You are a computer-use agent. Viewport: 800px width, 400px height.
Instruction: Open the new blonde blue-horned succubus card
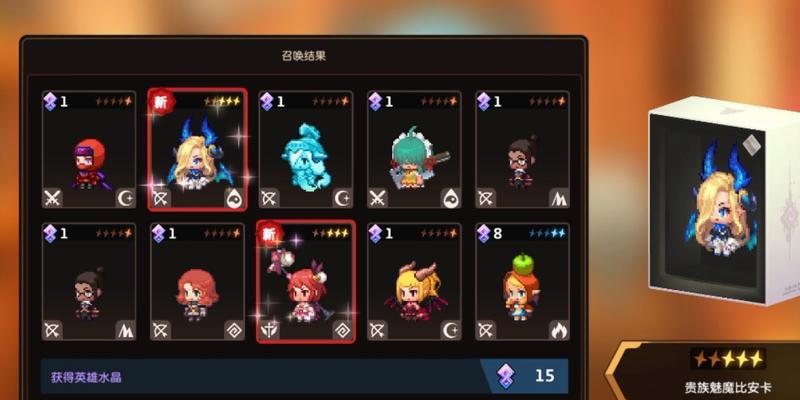click(197, 151)
